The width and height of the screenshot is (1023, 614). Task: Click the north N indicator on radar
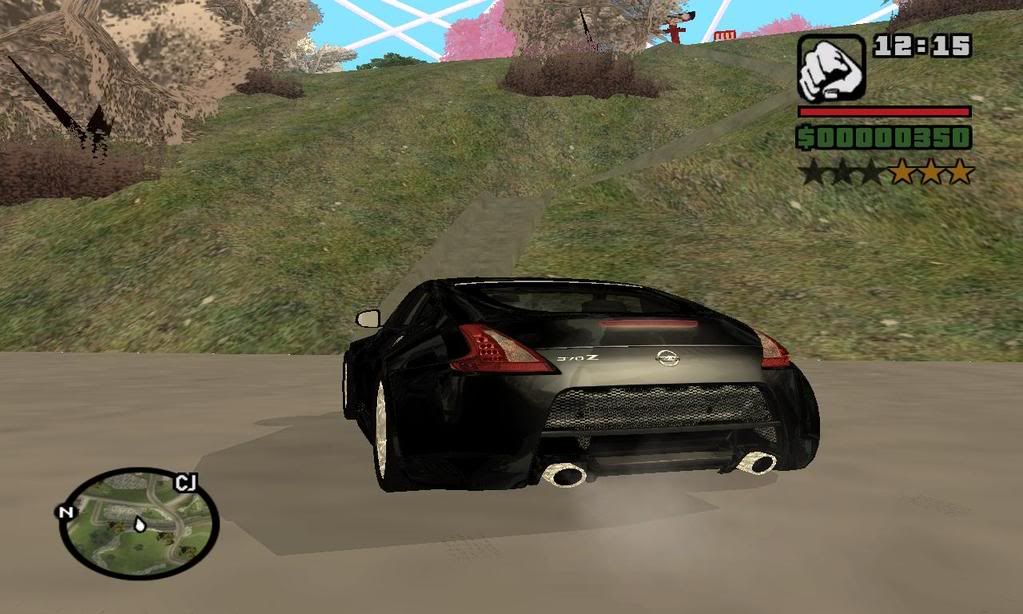click(x=66, y=512)
